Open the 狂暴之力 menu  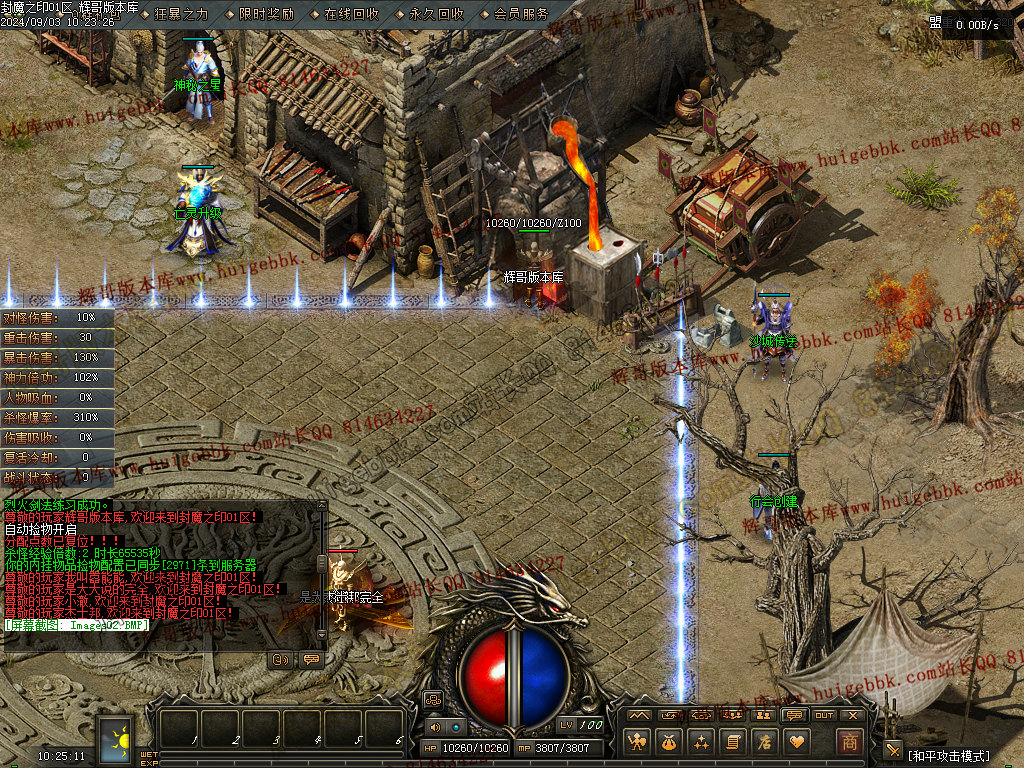click(181, 14)
